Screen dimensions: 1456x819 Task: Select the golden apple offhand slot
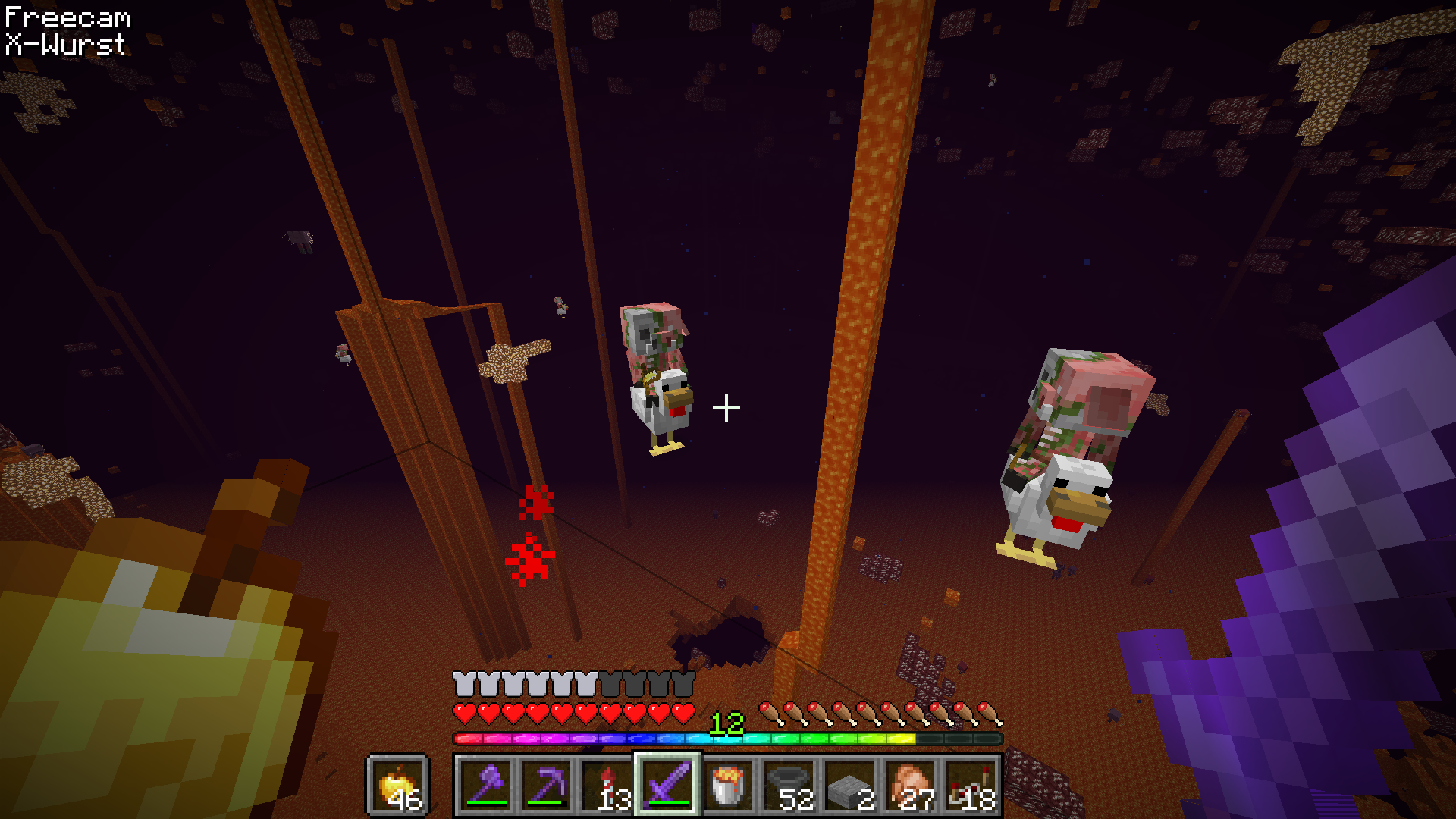397,784
